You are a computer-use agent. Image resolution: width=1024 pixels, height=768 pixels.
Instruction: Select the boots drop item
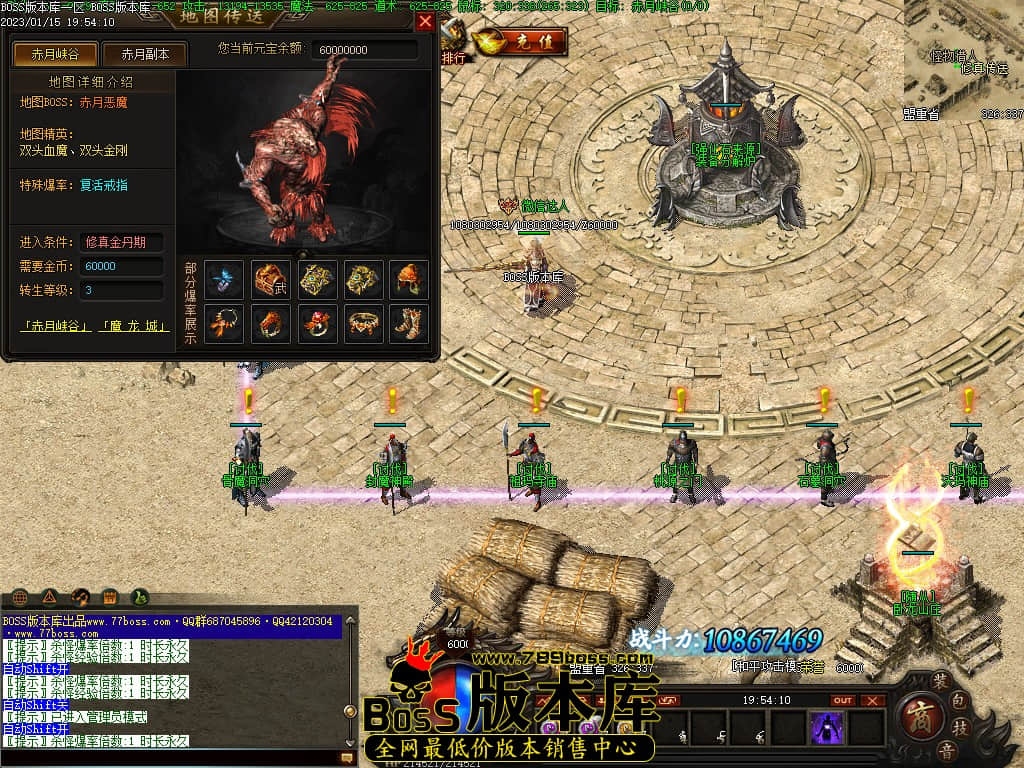(x=409, y=322)
